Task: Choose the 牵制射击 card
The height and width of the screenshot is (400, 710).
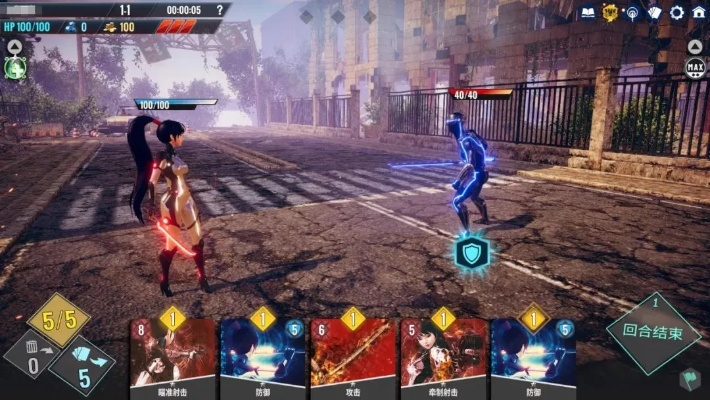Action: pos(443,355)
